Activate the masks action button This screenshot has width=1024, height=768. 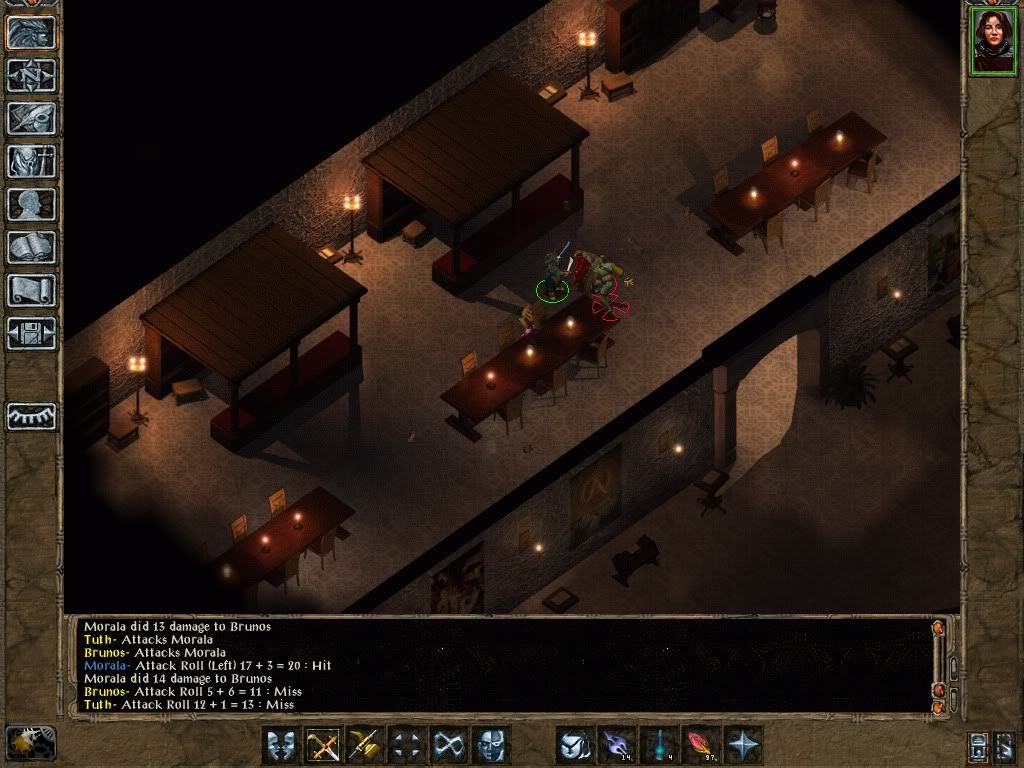[x=281, y=745]
